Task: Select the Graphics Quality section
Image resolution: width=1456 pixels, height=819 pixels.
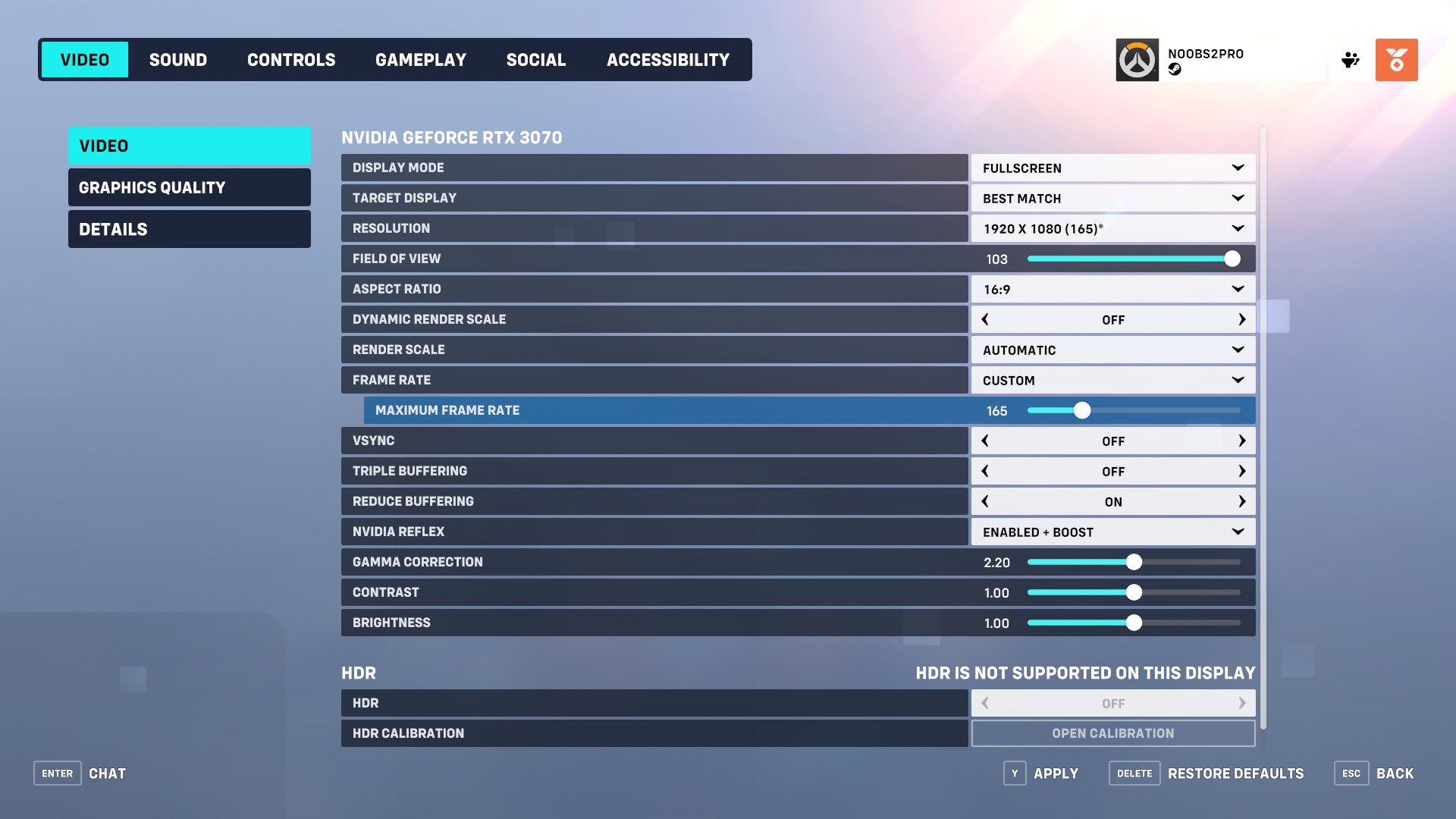Action: click(x=189, y=187)
